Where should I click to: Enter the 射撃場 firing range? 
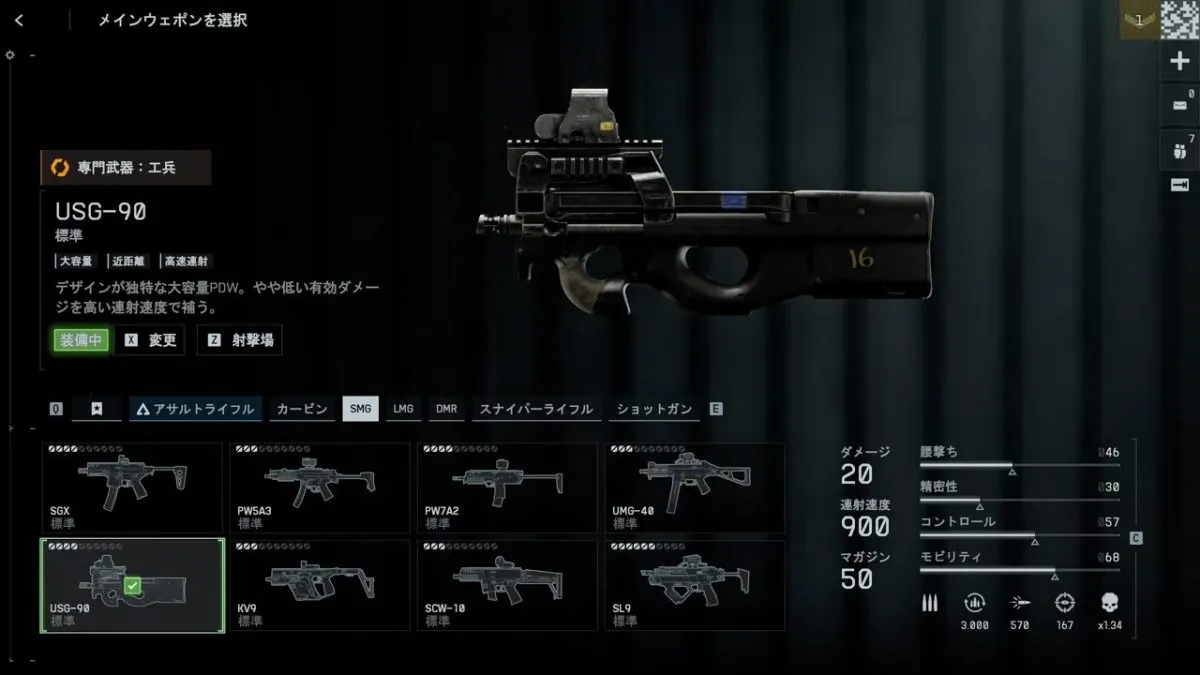tap(240, 340)
